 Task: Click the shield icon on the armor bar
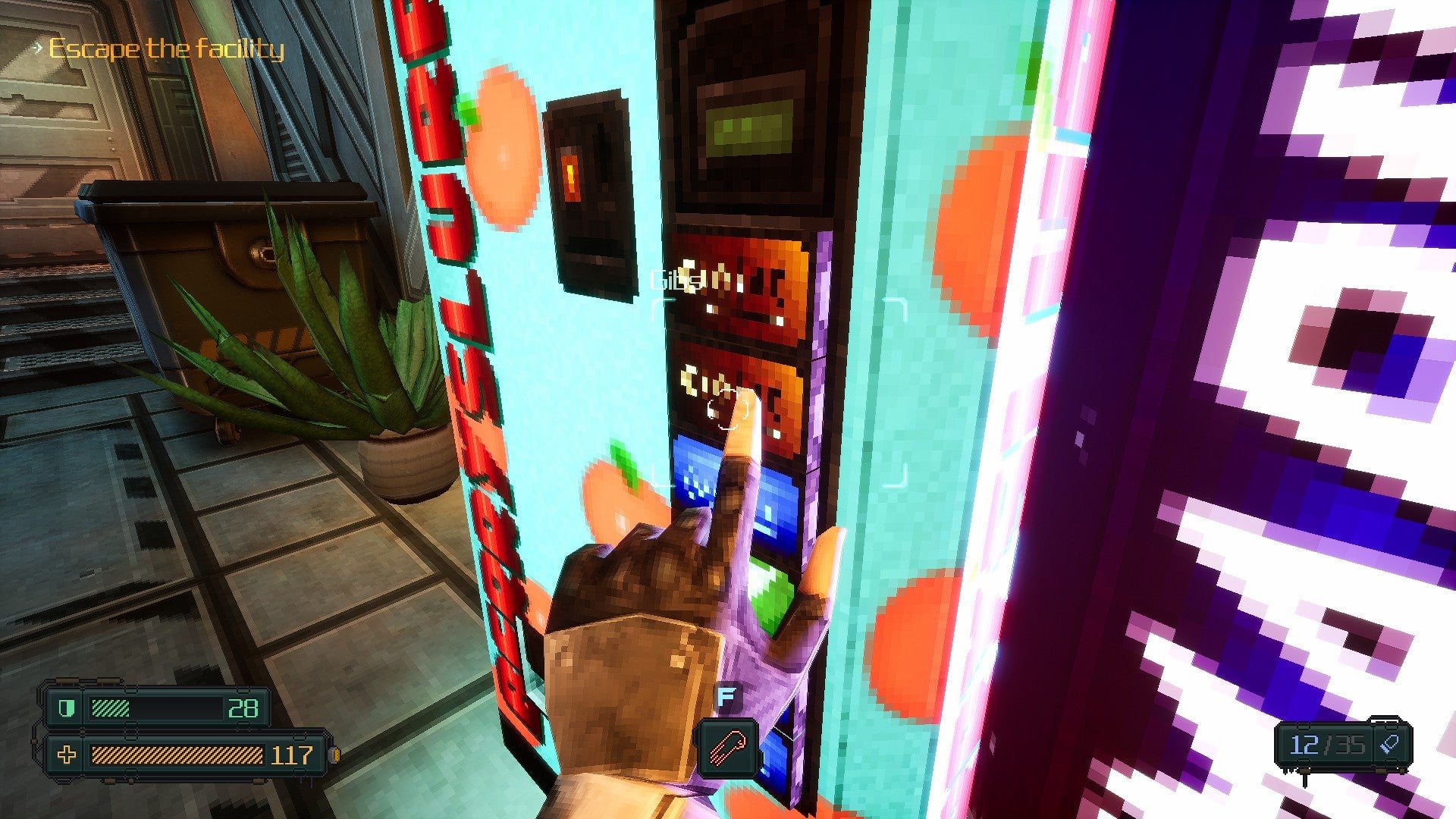coord(67,707)
